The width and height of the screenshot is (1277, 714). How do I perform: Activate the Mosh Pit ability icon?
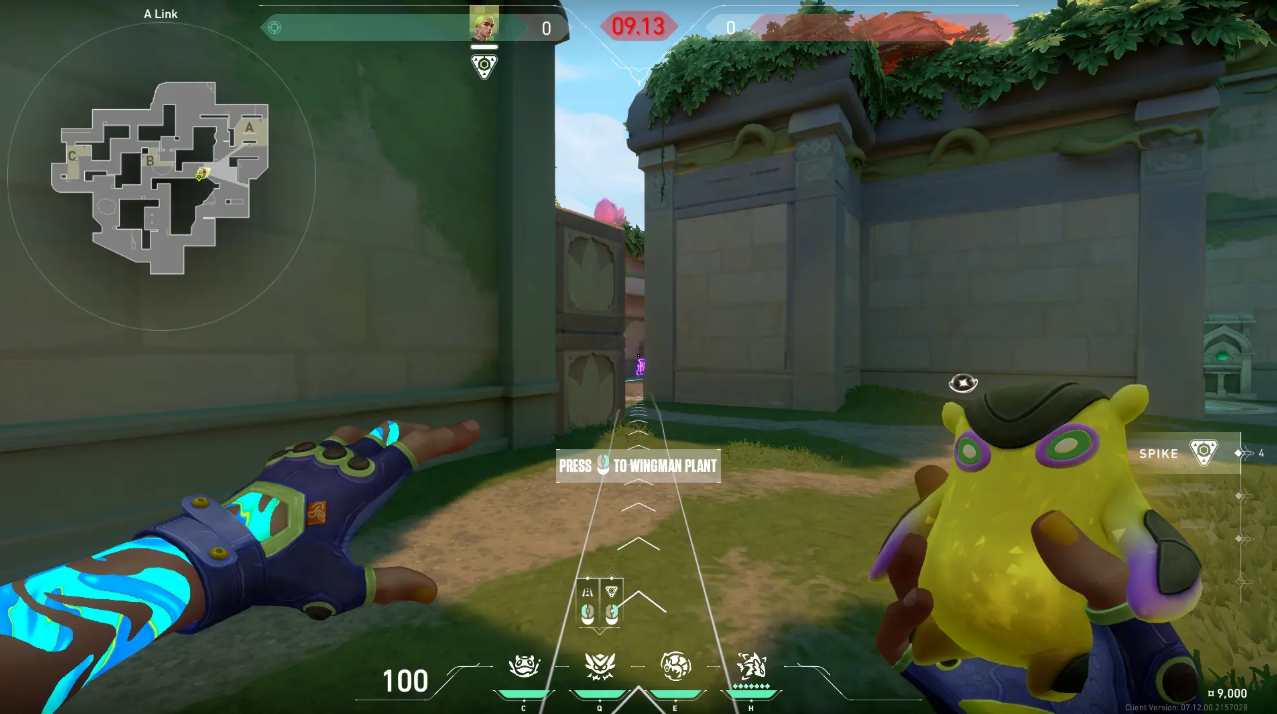click(524, 666)
